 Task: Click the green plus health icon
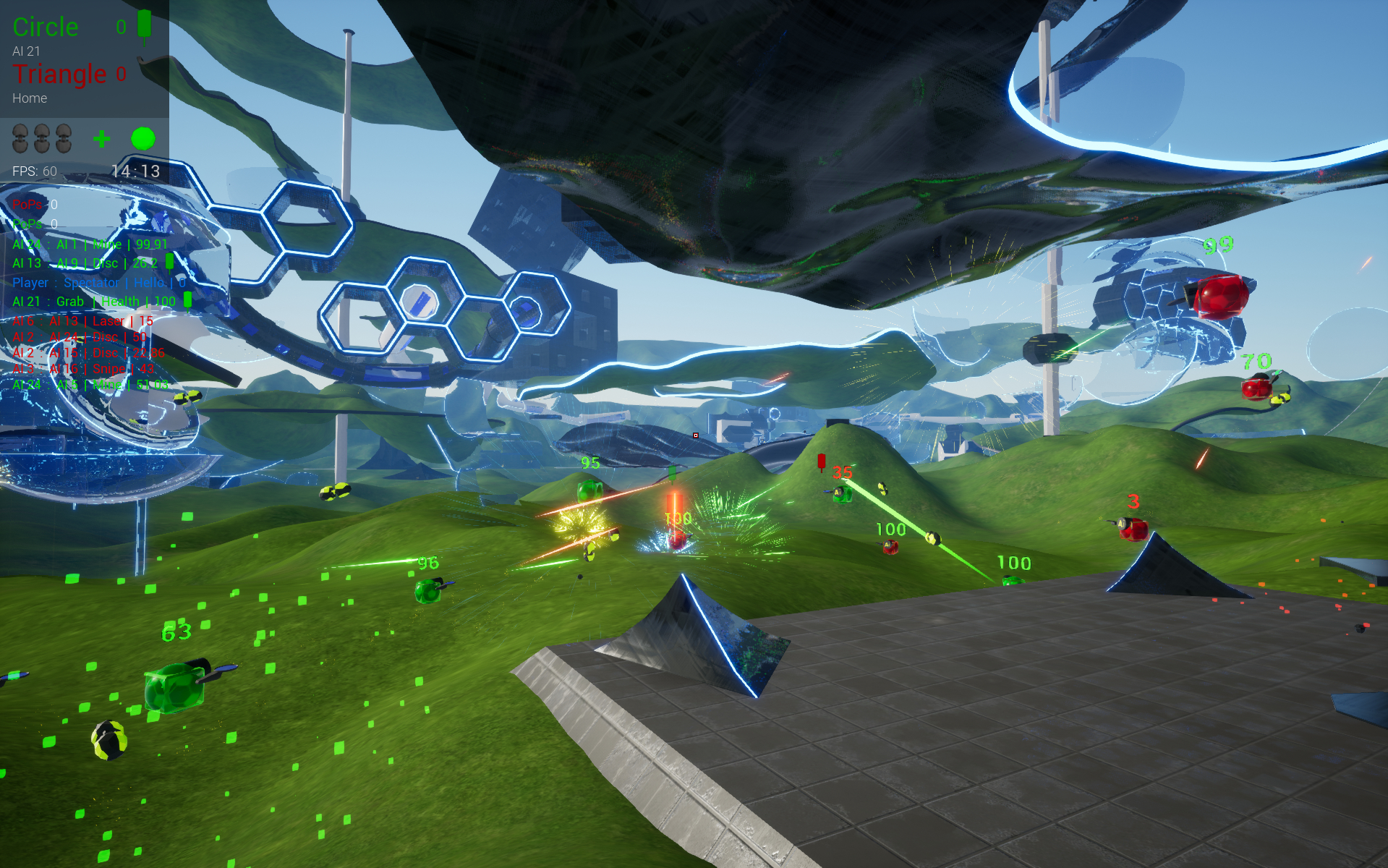tap(102, 138)
